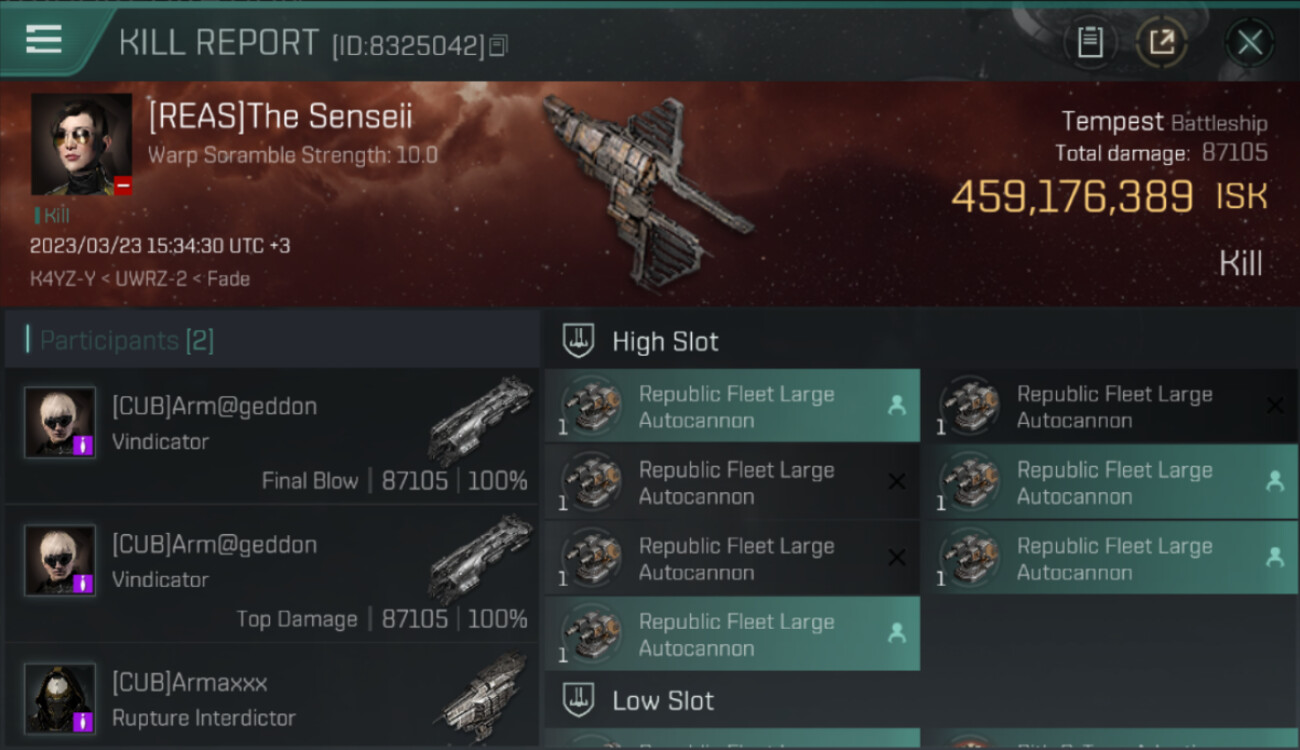
Task: Open the hamburger main menu
Action: [44, 40]
